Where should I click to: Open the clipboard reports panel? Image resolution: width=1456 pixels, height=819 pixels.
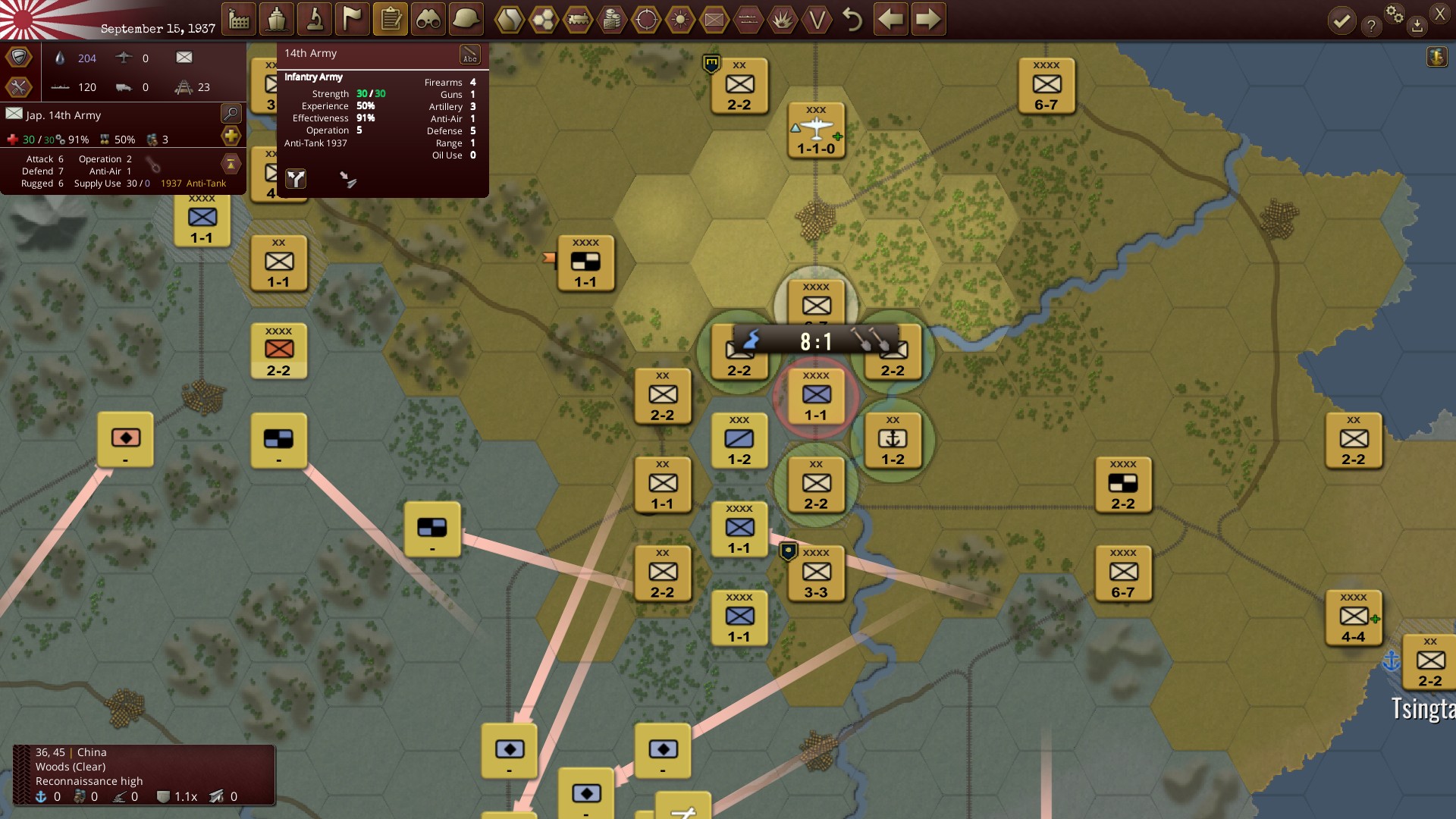click(391, 20)
